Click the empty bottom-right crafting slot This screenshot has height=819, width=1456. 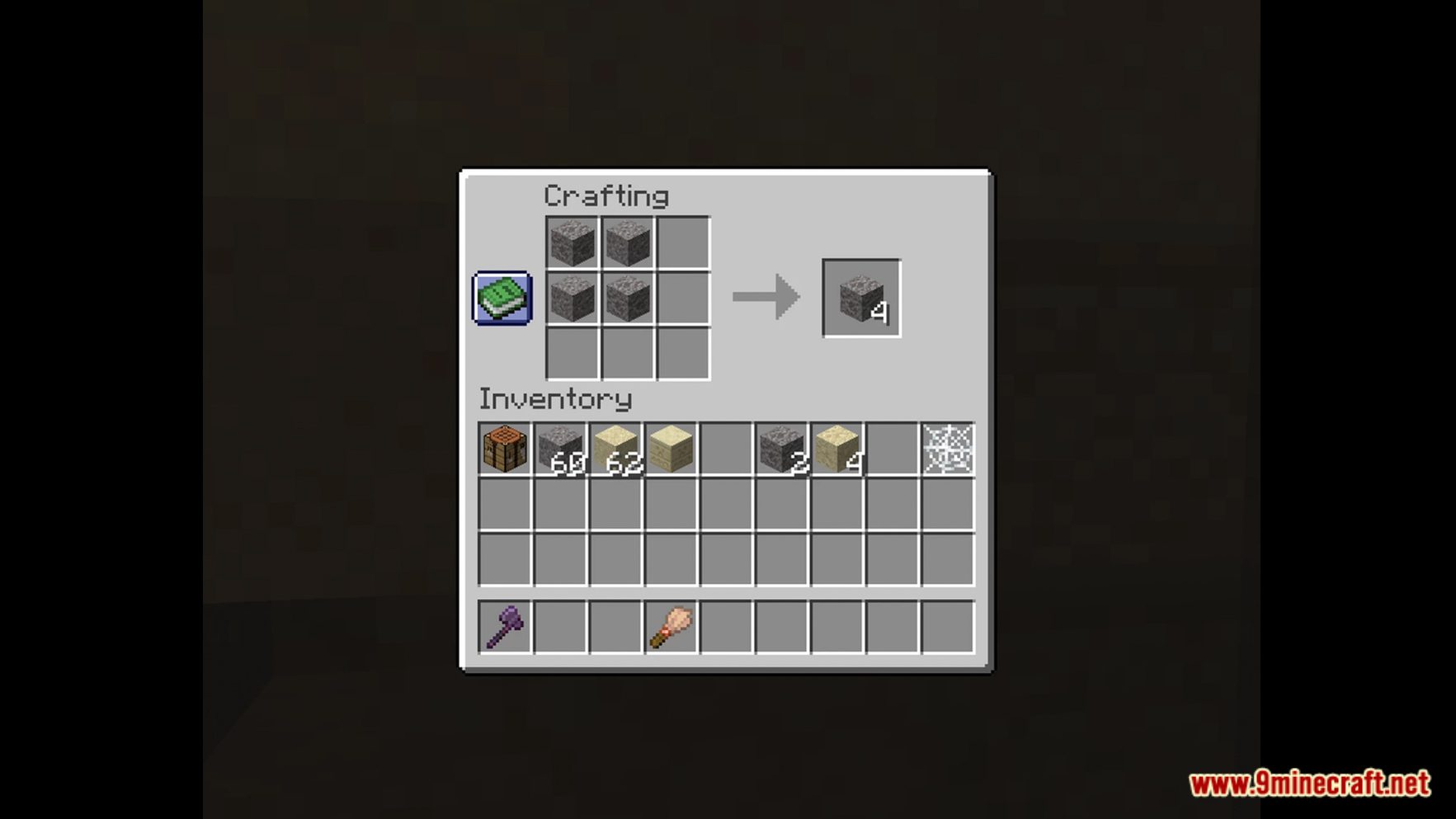point(683,355)
